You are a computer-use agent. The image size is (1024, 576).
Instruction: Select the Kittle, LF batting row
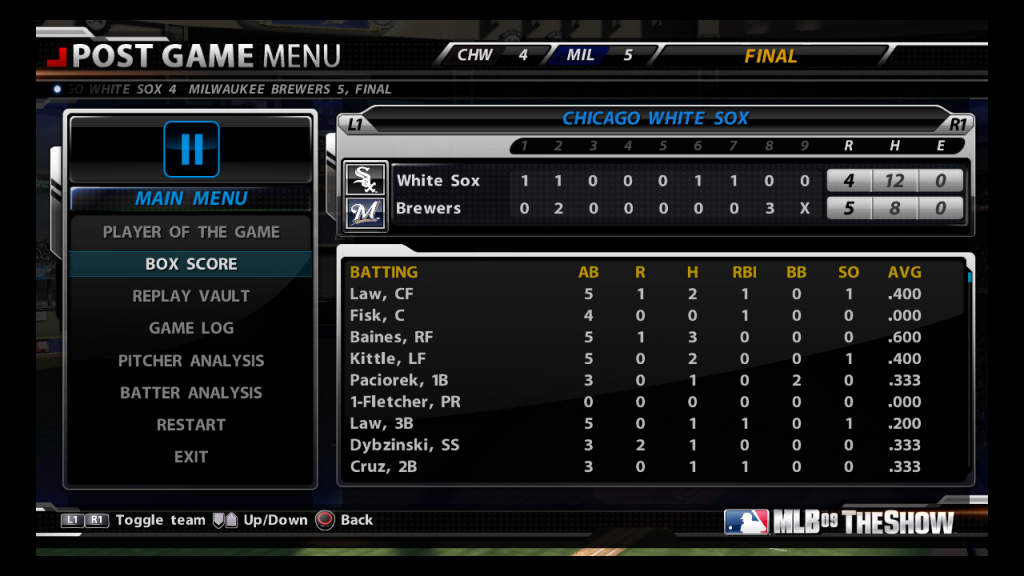[650, 359]
